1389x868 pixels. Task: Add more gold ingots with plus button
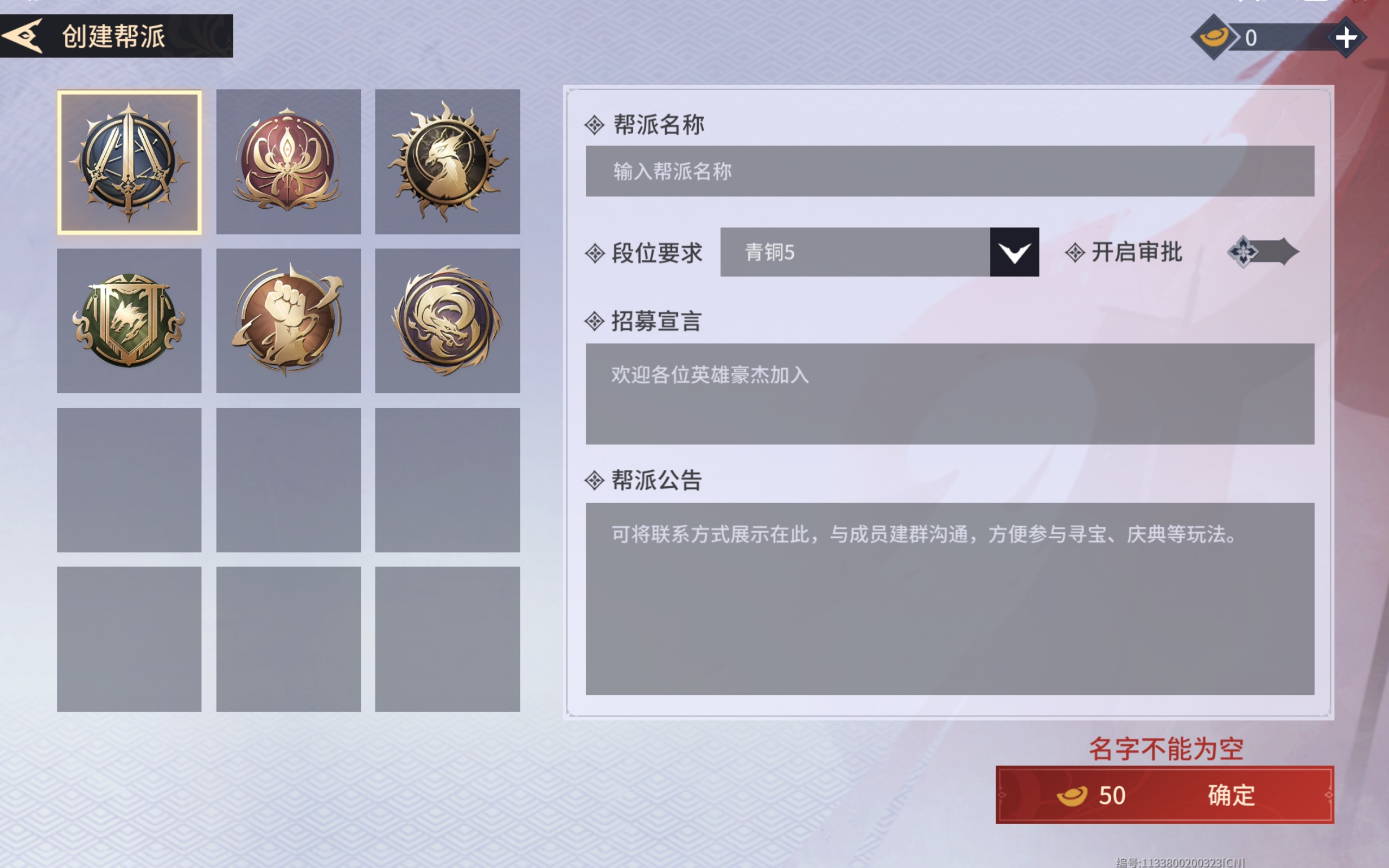pyautogui.click(x=1346, y=38)
